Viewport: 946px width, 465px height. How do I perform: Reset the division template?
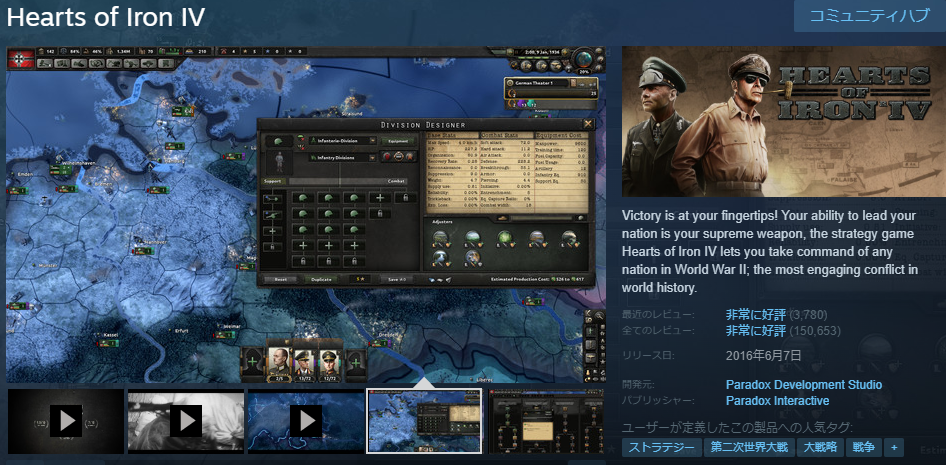[x=281, y=279]
